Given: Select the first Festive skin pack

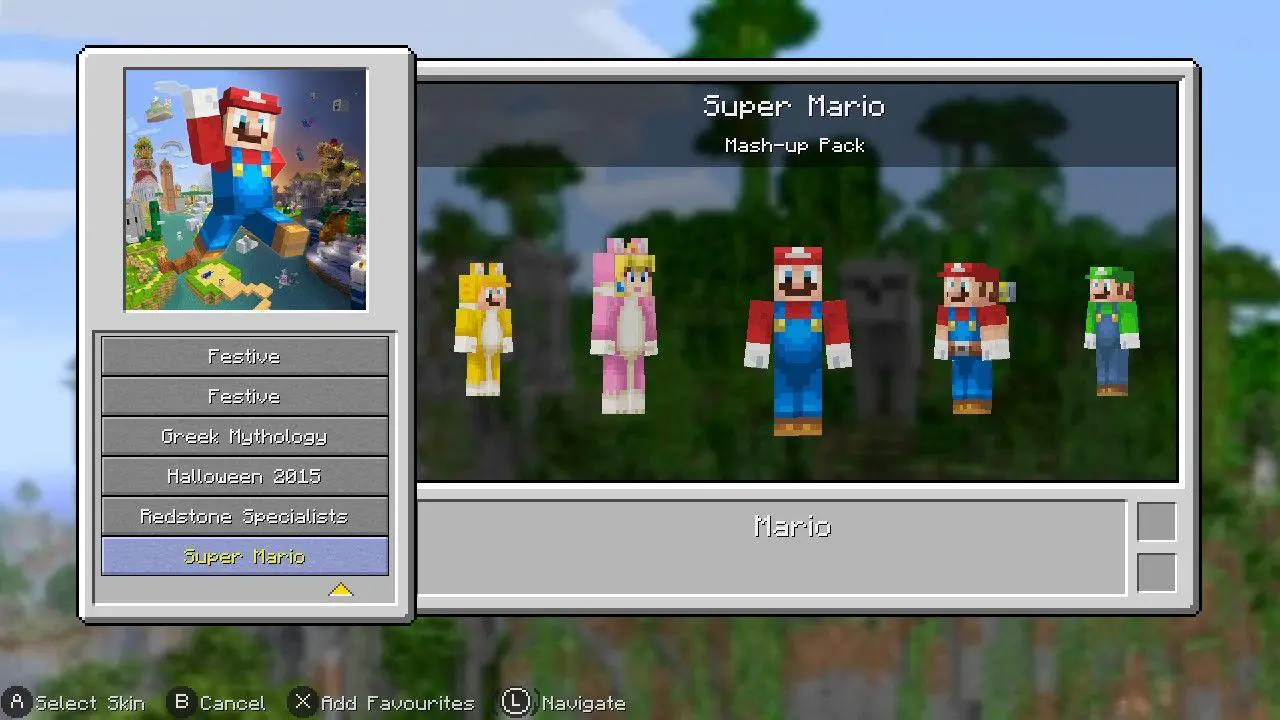Looking at the screenshot, I should click(x=244, y=356).
